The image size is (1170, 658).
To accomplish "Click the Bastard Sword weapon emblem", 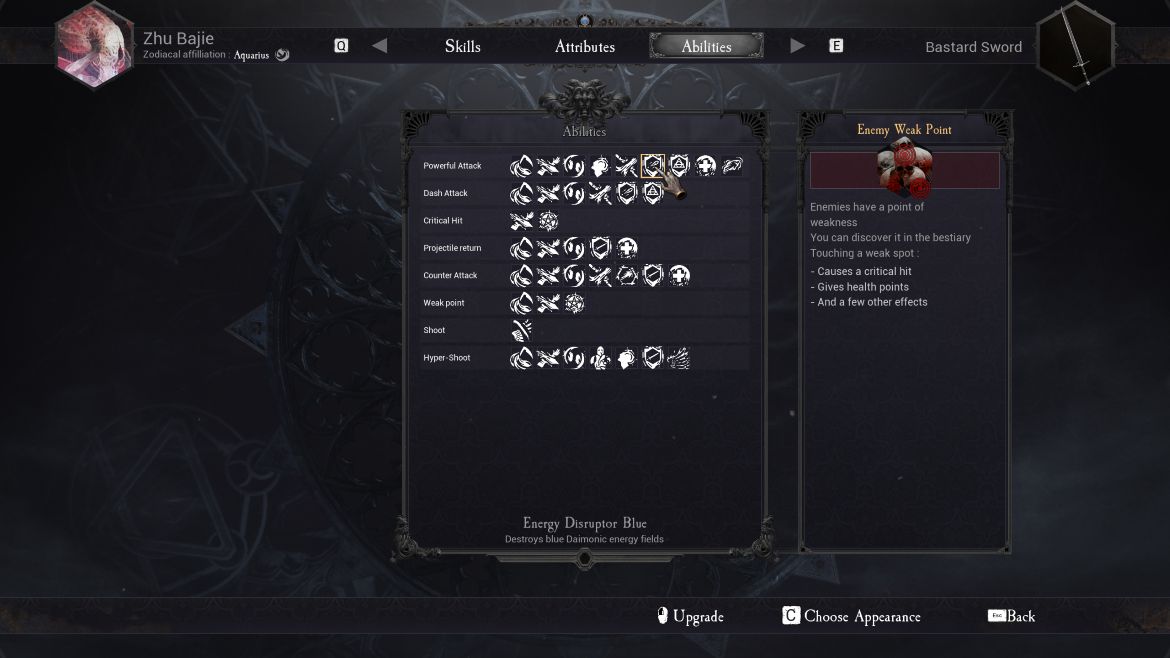I will 1077,46.
